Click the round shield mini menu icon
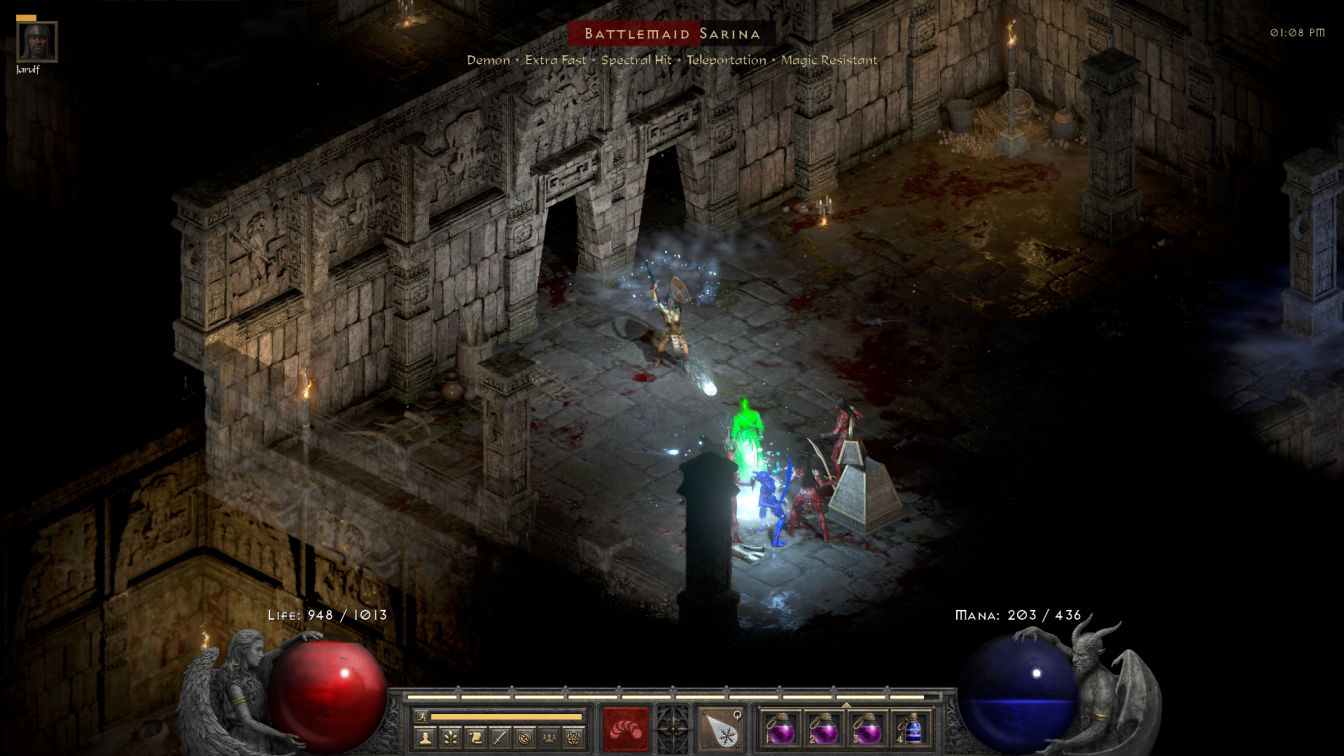Image resolution: width=1344 pixels, height=756 pixels. click(524, 738)
